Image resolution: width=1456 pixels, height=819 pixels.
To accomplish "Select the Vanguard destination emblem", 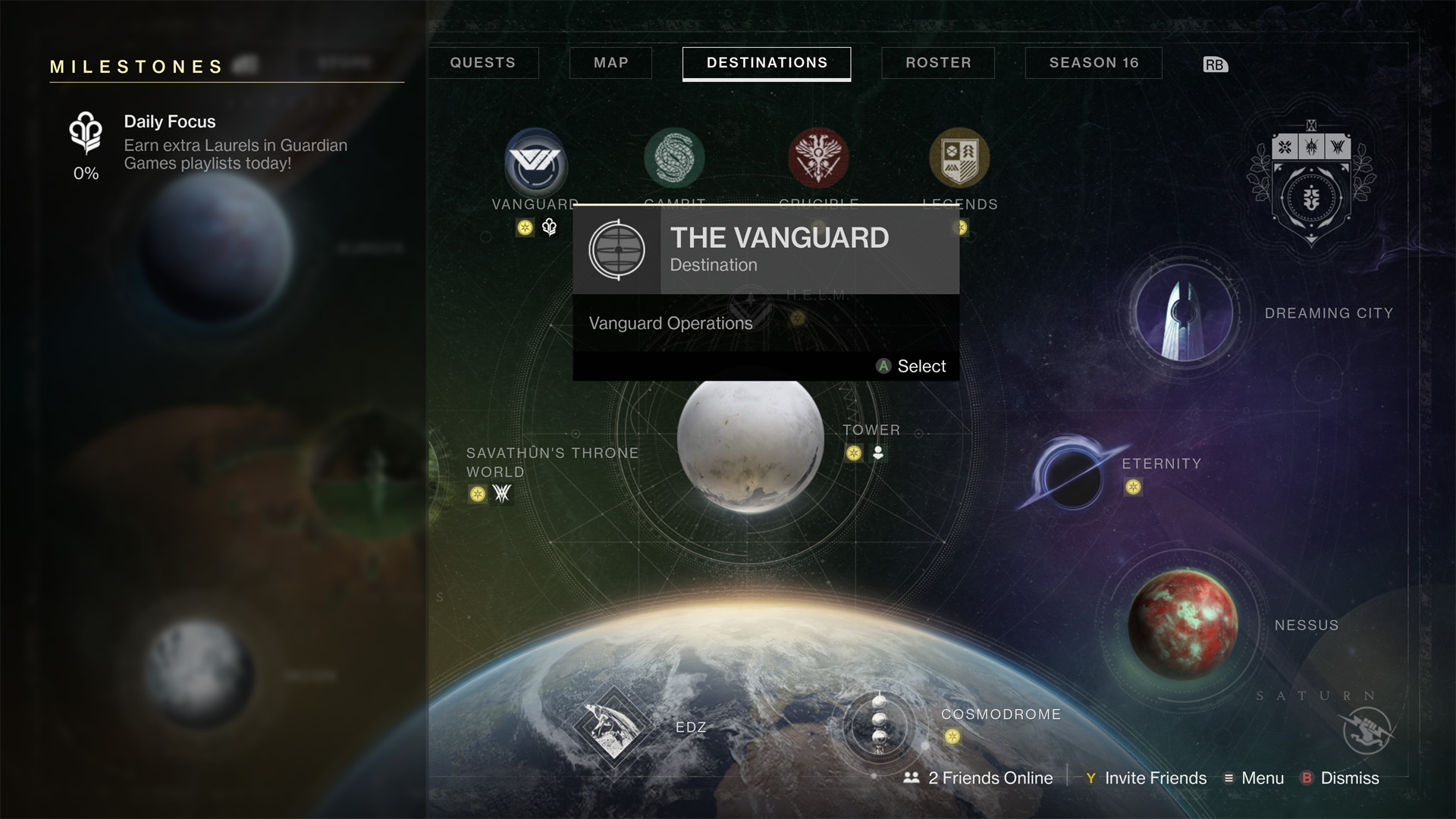I will [536, 162].
